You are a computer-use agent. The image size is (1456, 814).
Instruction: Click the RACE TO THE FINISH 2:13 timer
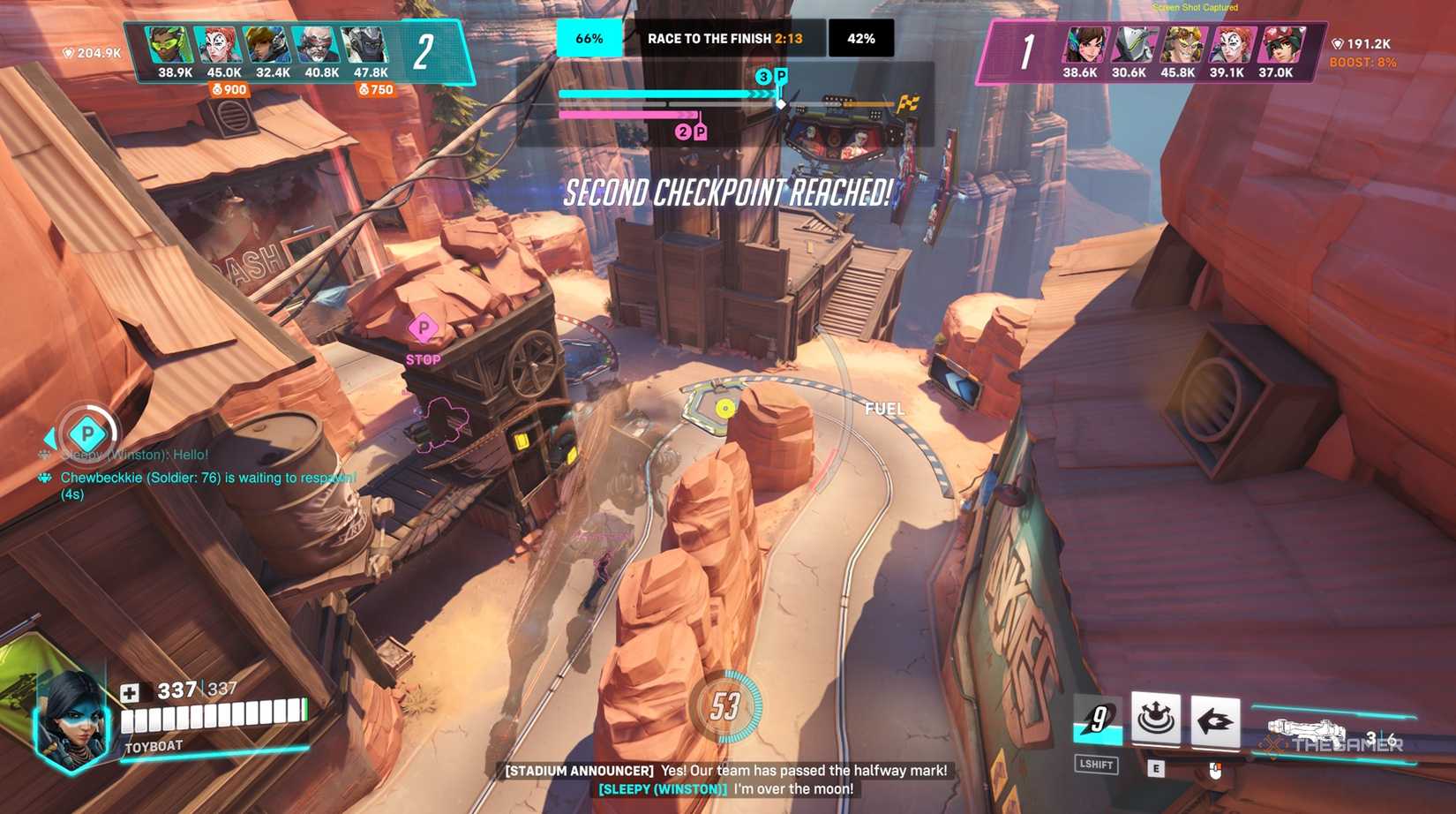coord(725,38)
